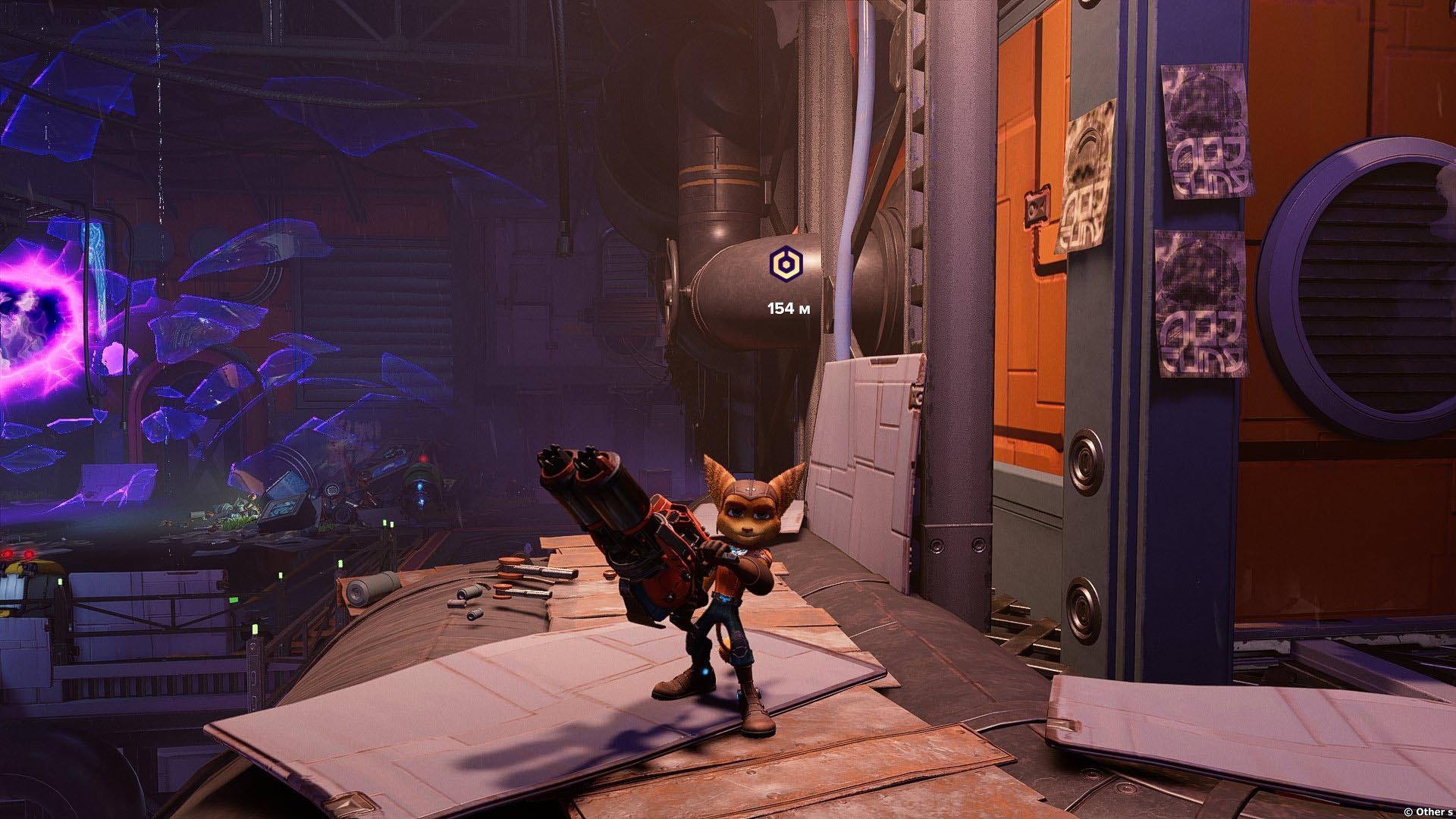
Task: Select the hexagonal objective waypoint marker
Action: pos(783,263)
